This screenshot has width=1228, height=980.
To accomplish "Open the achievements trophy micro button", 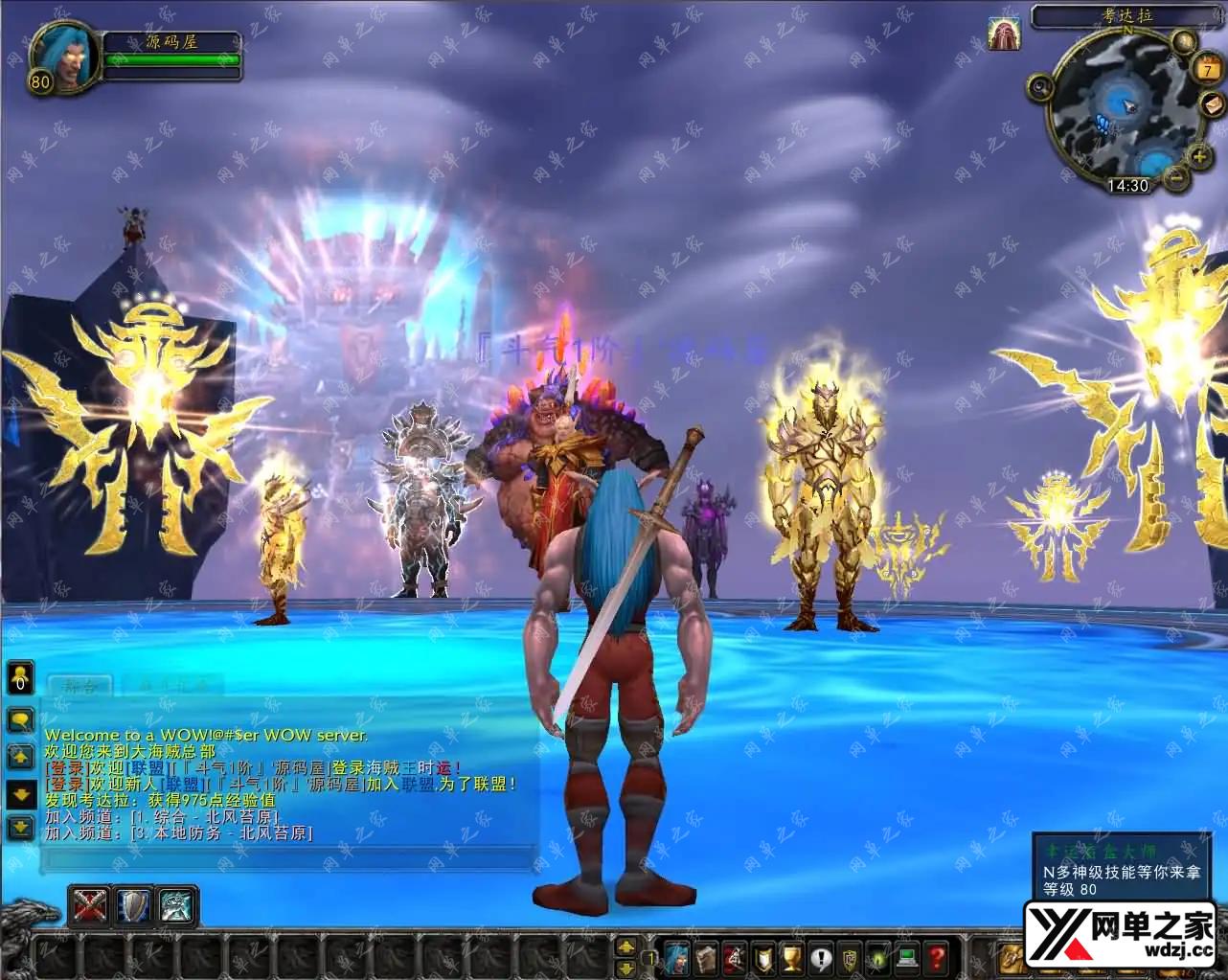I will (792, 957).
